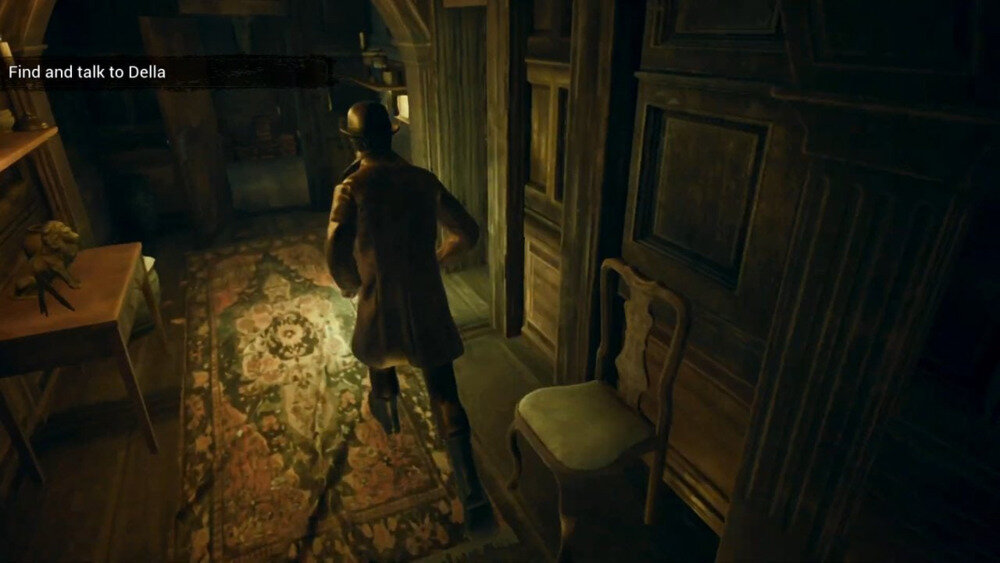Select the 'Find and talk to Della' objective
Image resolution: width=1000 pixels, height=563 pixels.
87,72
